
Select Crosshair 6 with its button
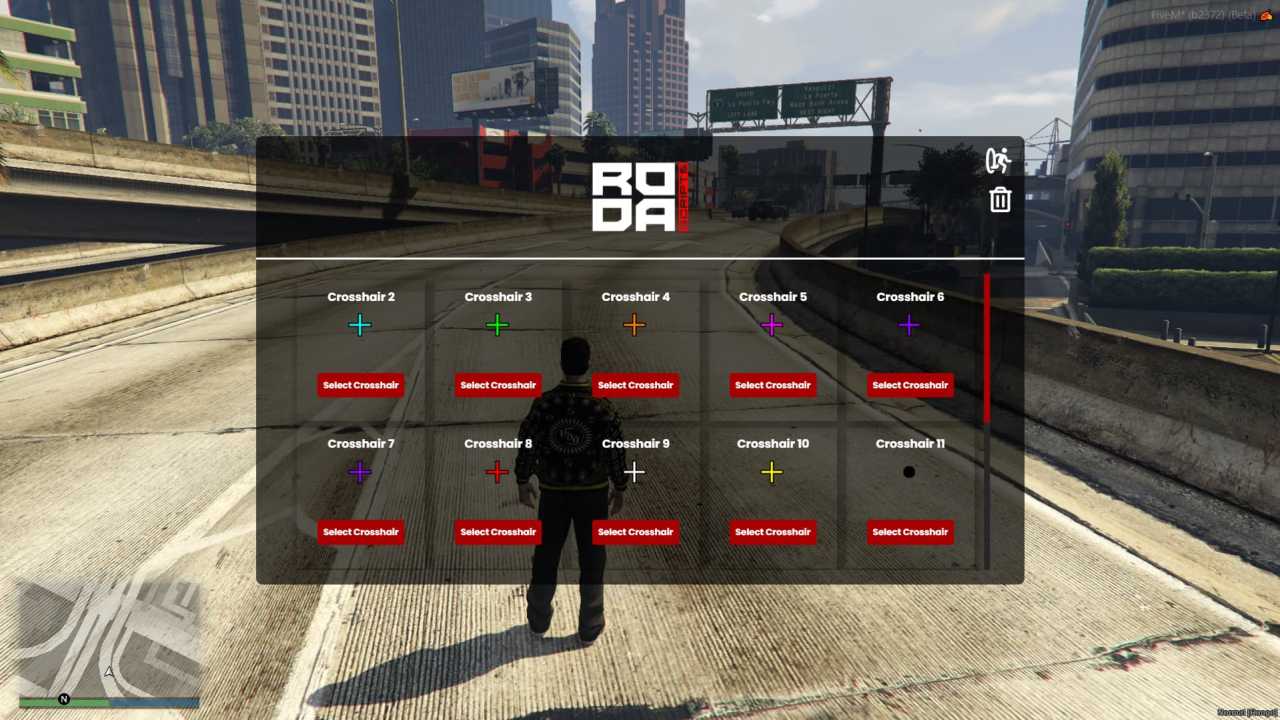pyautogui.click(x=909, y=385)
